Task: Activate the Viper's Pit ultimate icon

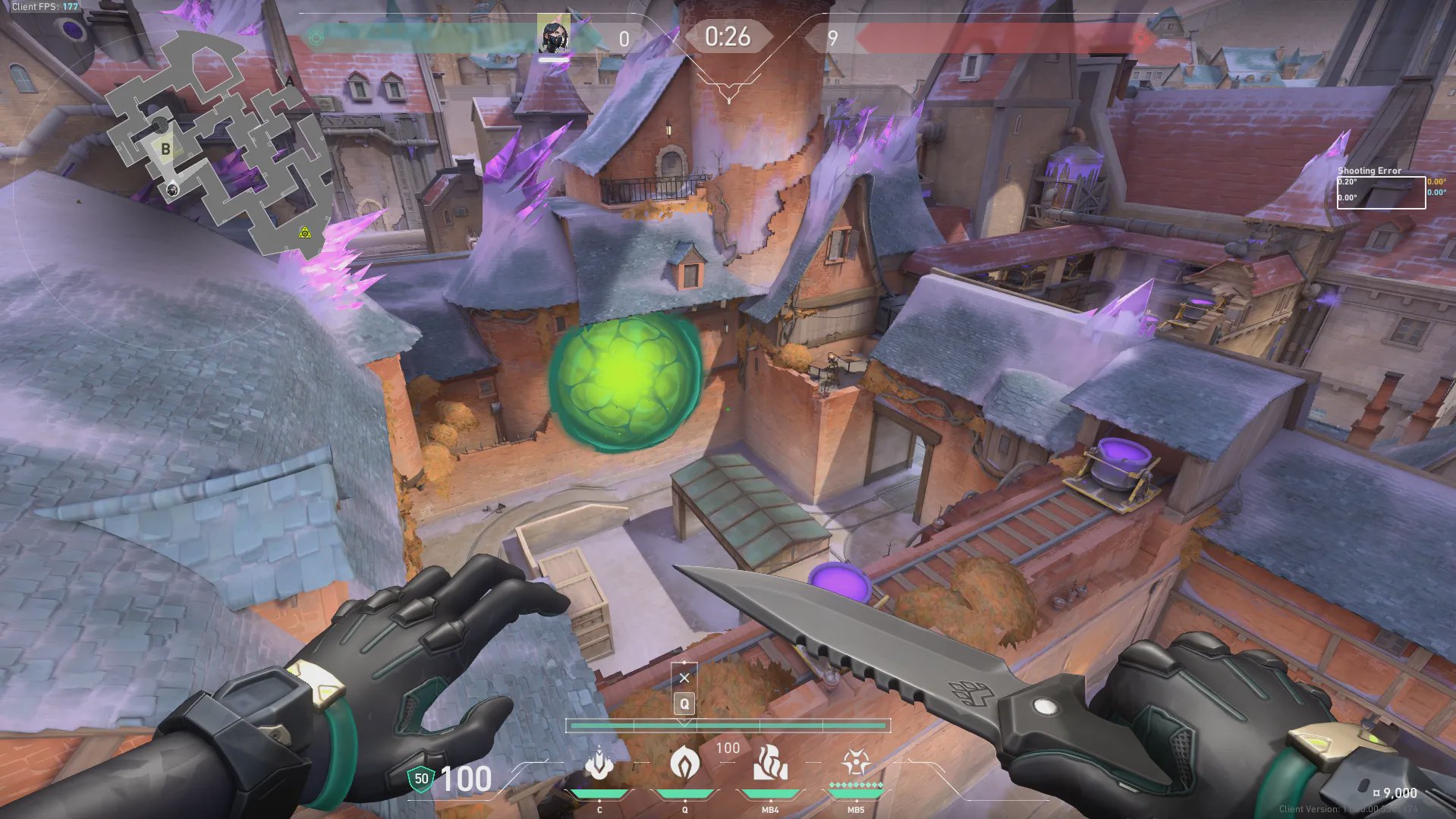Action: pyautogui.click(x=856, y=762)
